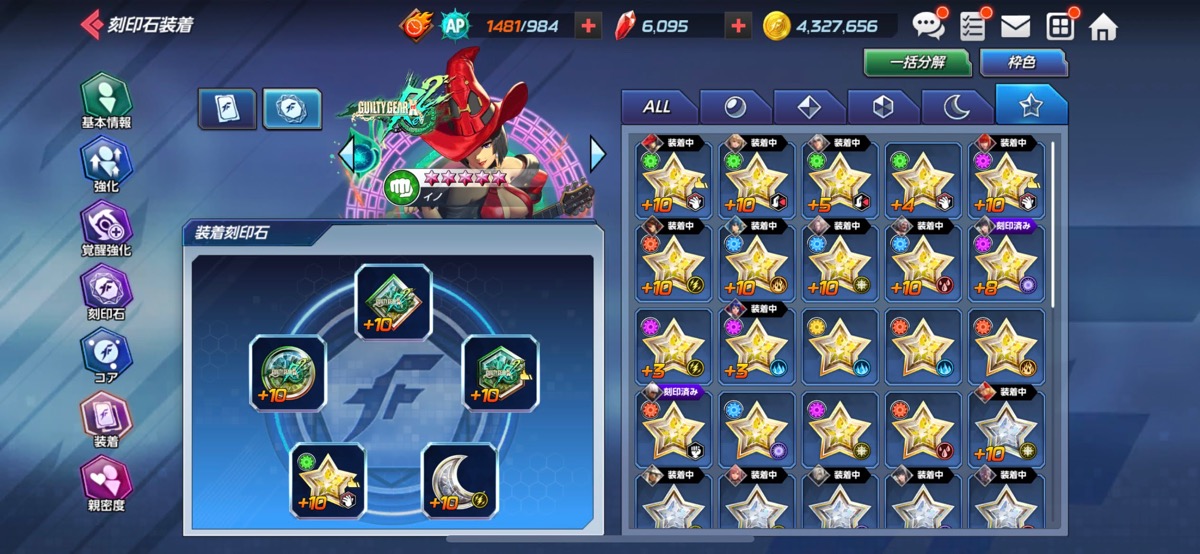The width and height of the screenshot is (1200, 554).
Task: Open the mail envelope
Action: tap(1015, 27)
